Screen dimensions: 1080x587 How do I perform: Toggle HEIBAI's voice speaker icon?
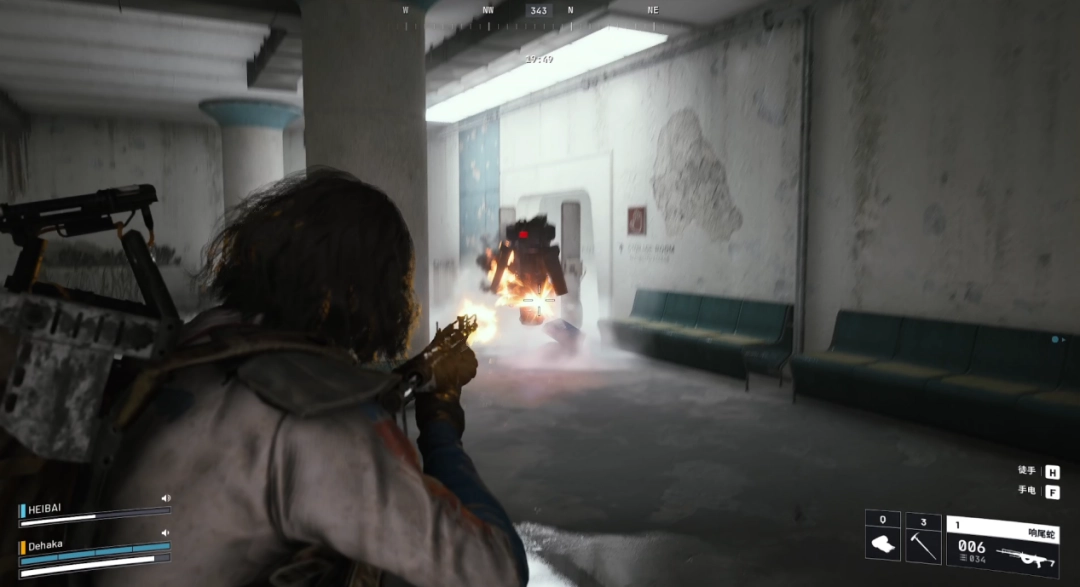coord(166,498)
